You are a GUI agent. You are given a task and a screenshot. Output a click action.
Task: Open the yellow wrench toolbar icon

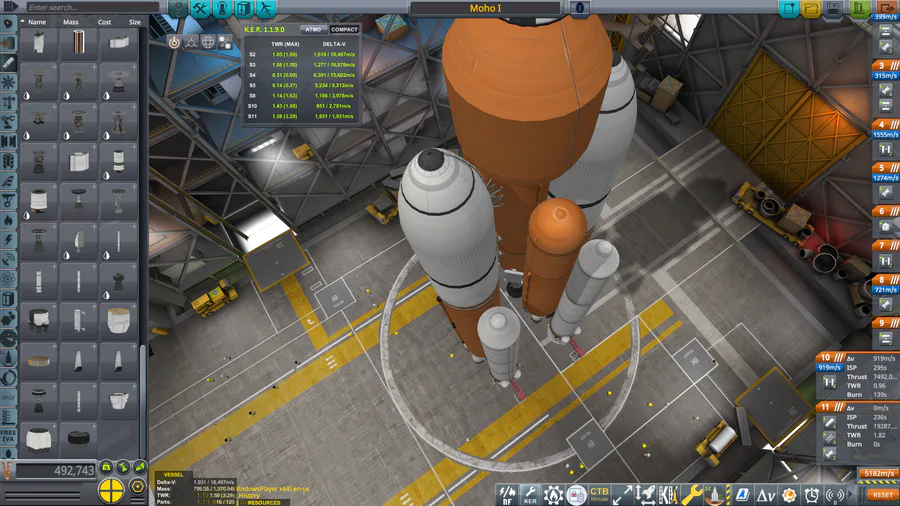click(x=692, y=494)
